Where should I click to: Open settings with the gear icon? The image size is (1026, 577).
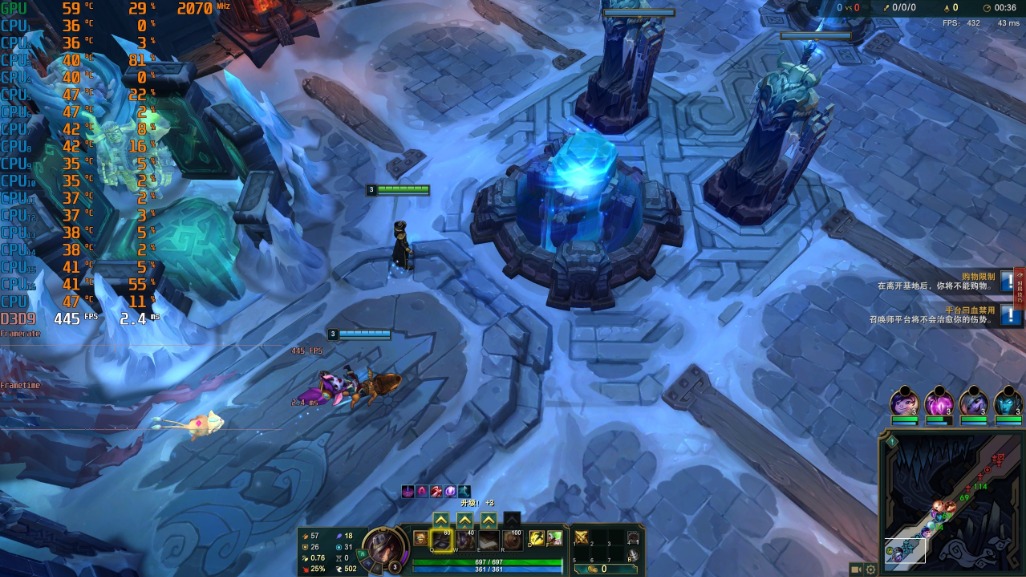point(871,569)
